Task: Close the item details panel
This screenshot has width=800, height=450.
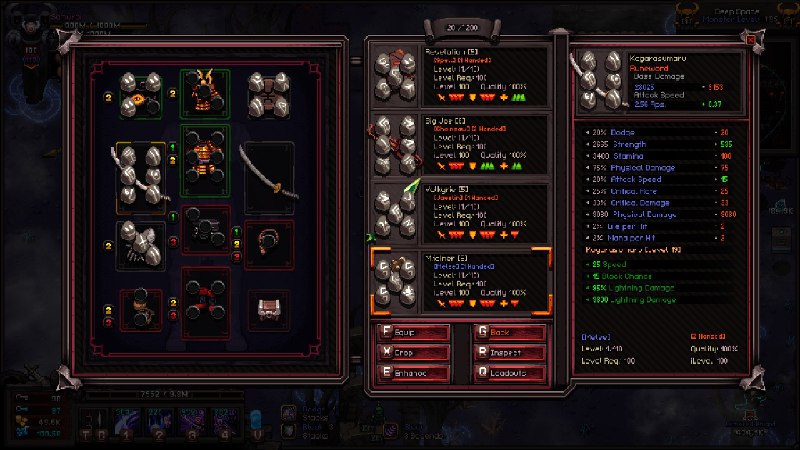Action: [752, 39]
